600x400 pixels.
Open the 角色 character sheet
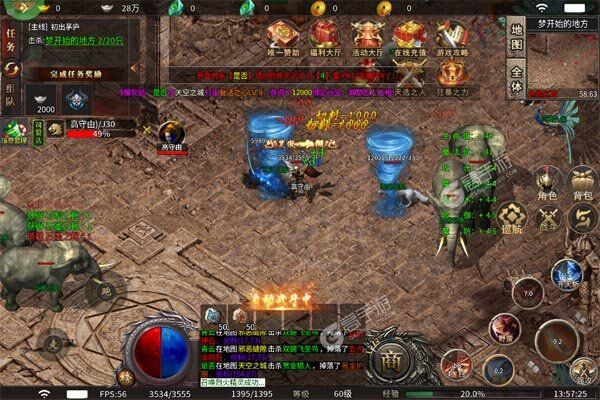(x=547, y=183)
